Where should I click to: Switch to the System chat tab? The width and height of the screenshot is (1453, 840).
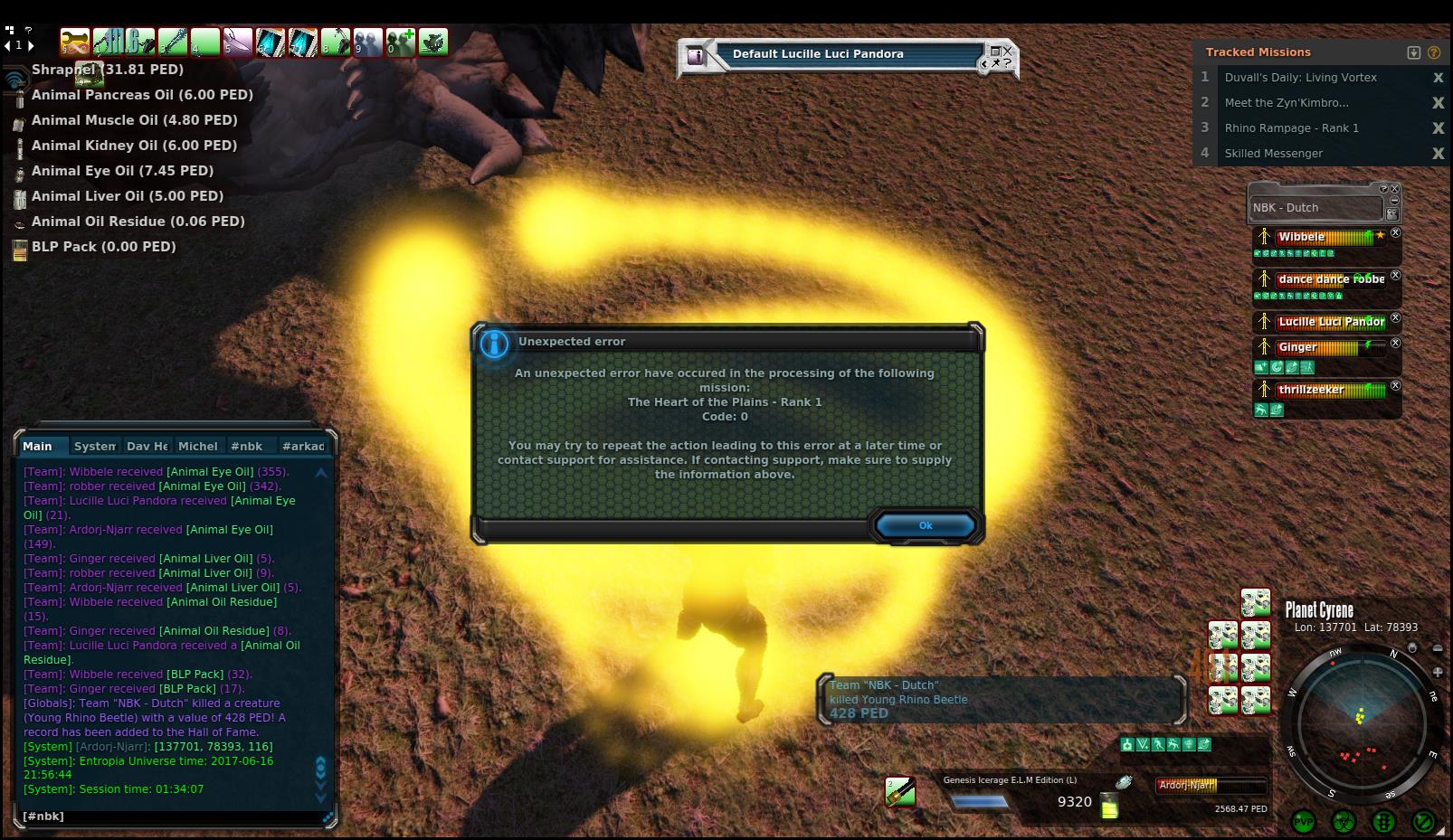(x=94, y=446)
